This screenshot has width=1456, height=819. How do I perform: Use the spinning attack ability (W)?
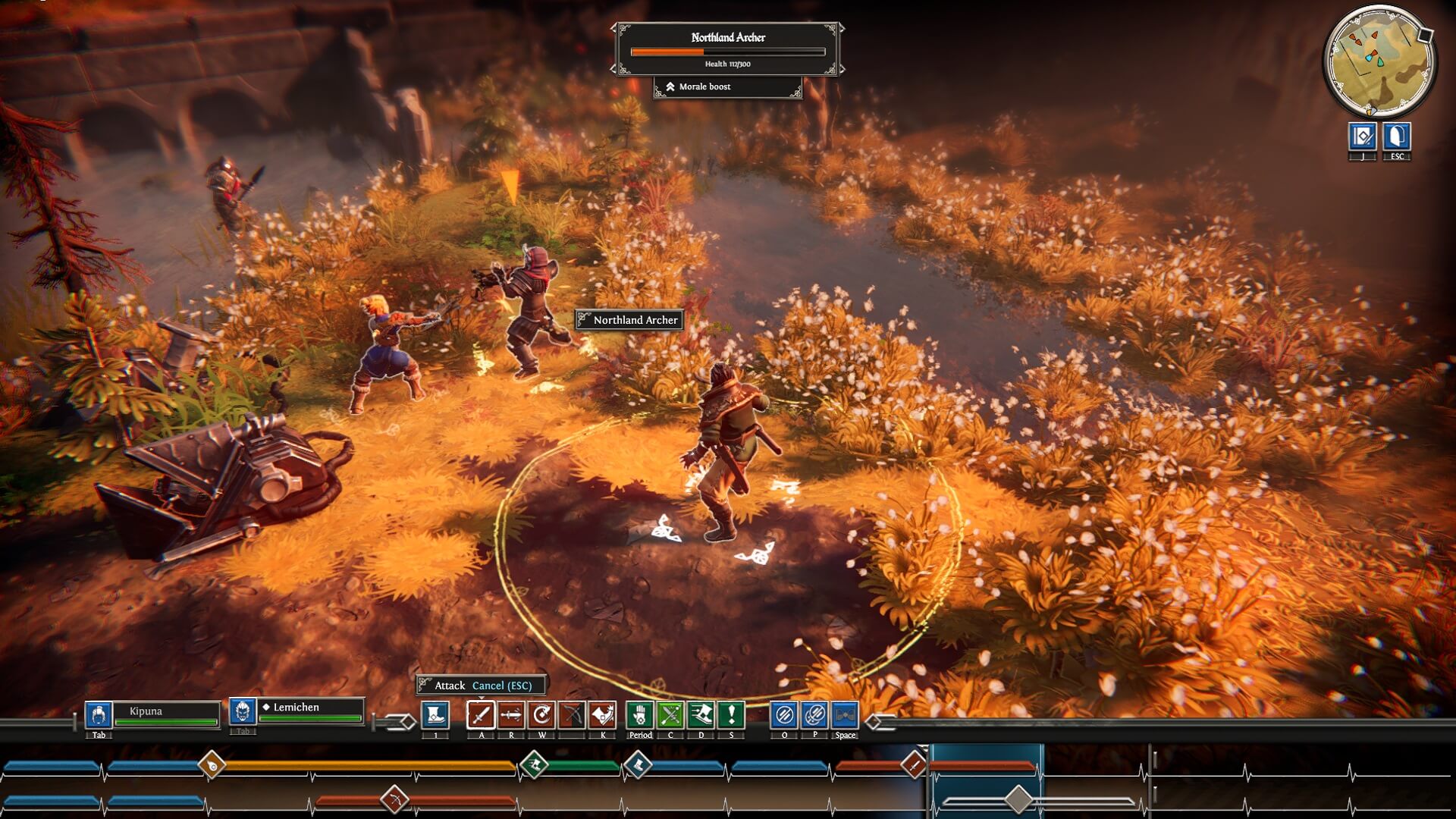pos(542,716)
